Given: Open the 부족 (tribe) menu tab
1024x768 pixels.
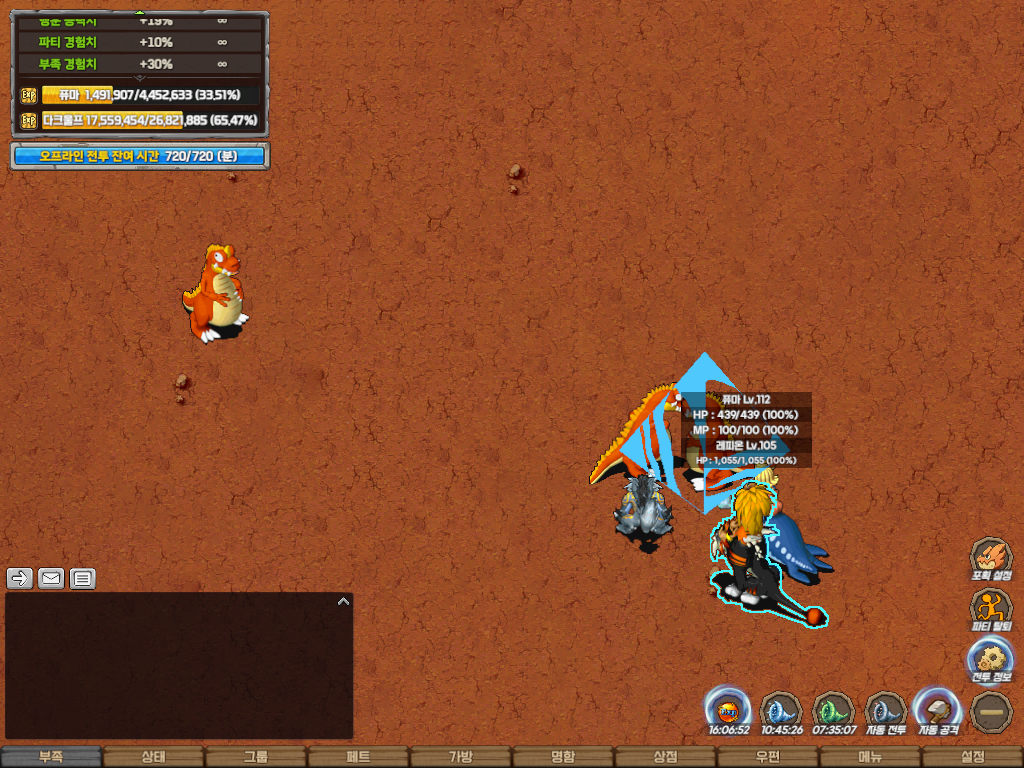Looking at the screenshot, I should coord(51,757).
